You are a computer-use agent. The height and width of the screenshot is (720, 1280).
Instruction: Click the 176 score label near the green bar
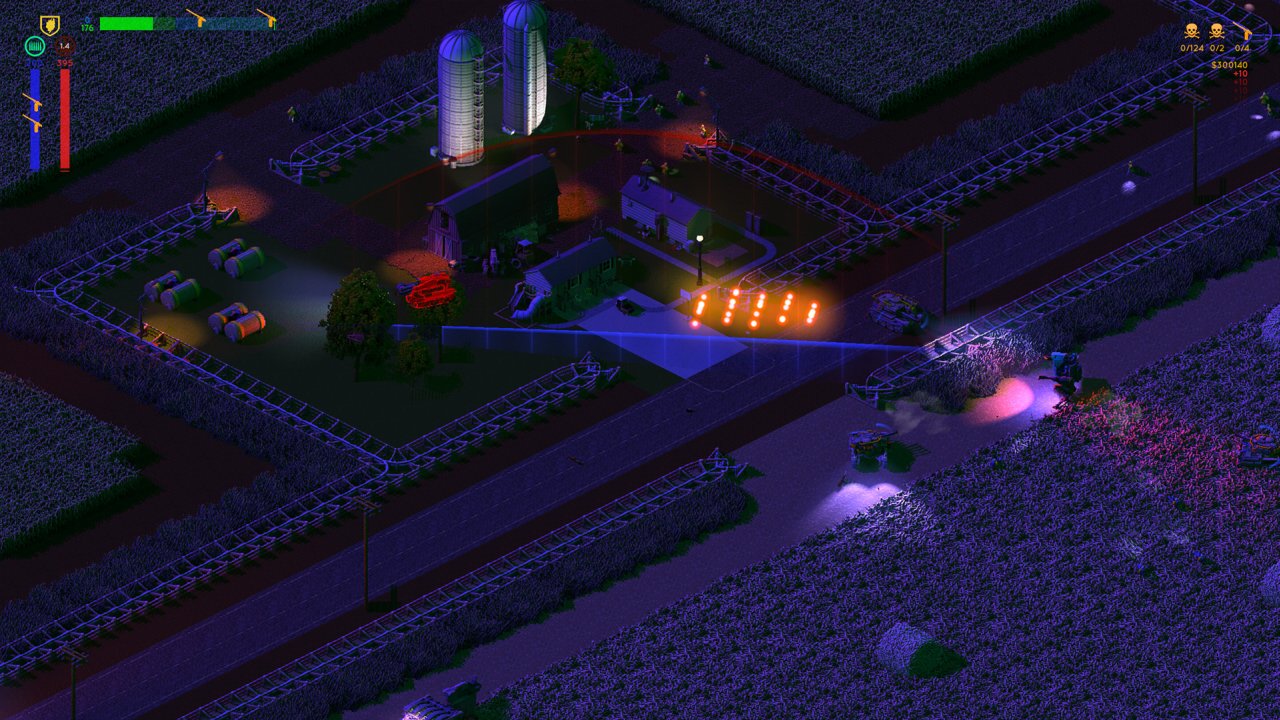86,29
